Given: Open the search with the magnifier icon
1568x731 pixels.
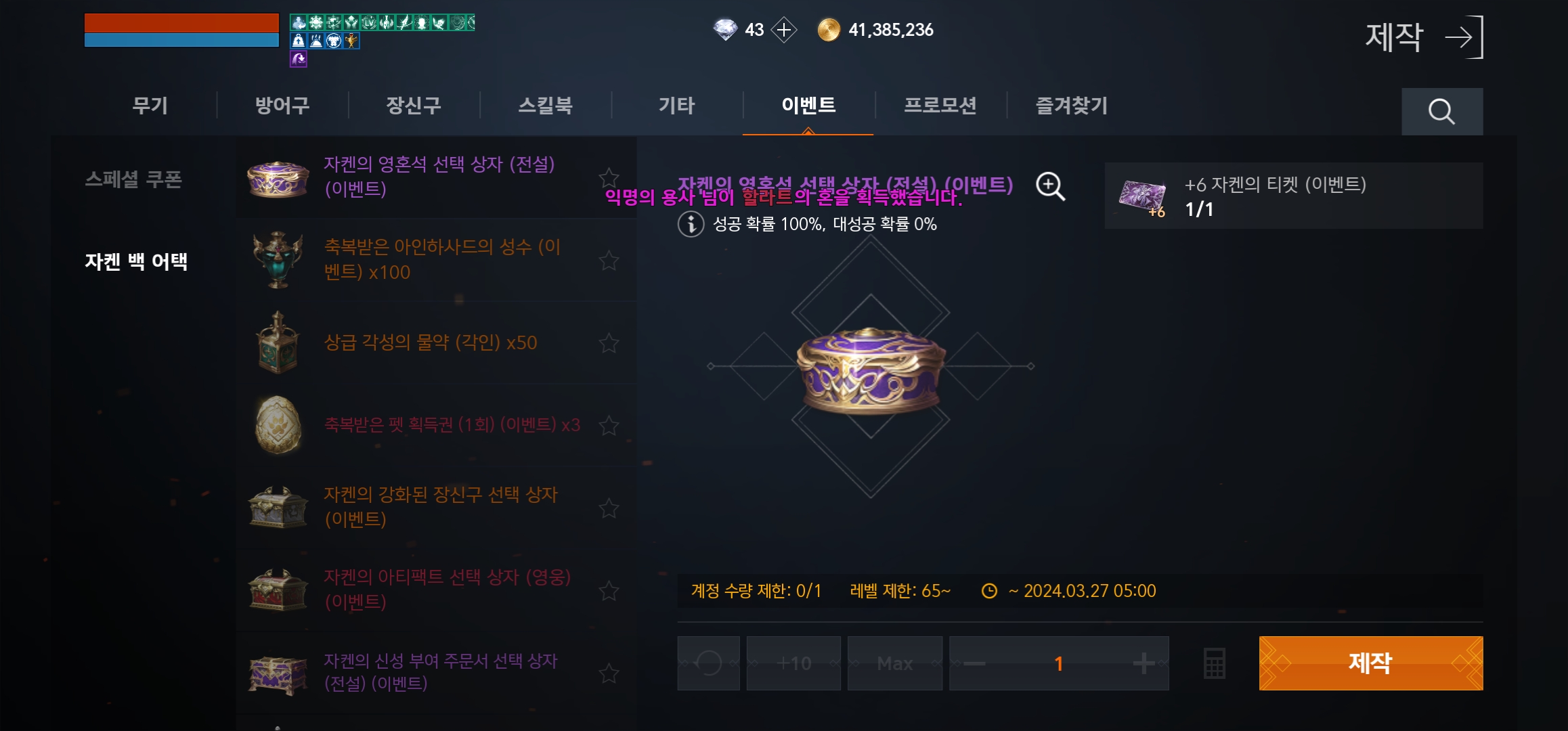Looking at the screenshot, I should pyautogui.click(x=1442, y=112).
